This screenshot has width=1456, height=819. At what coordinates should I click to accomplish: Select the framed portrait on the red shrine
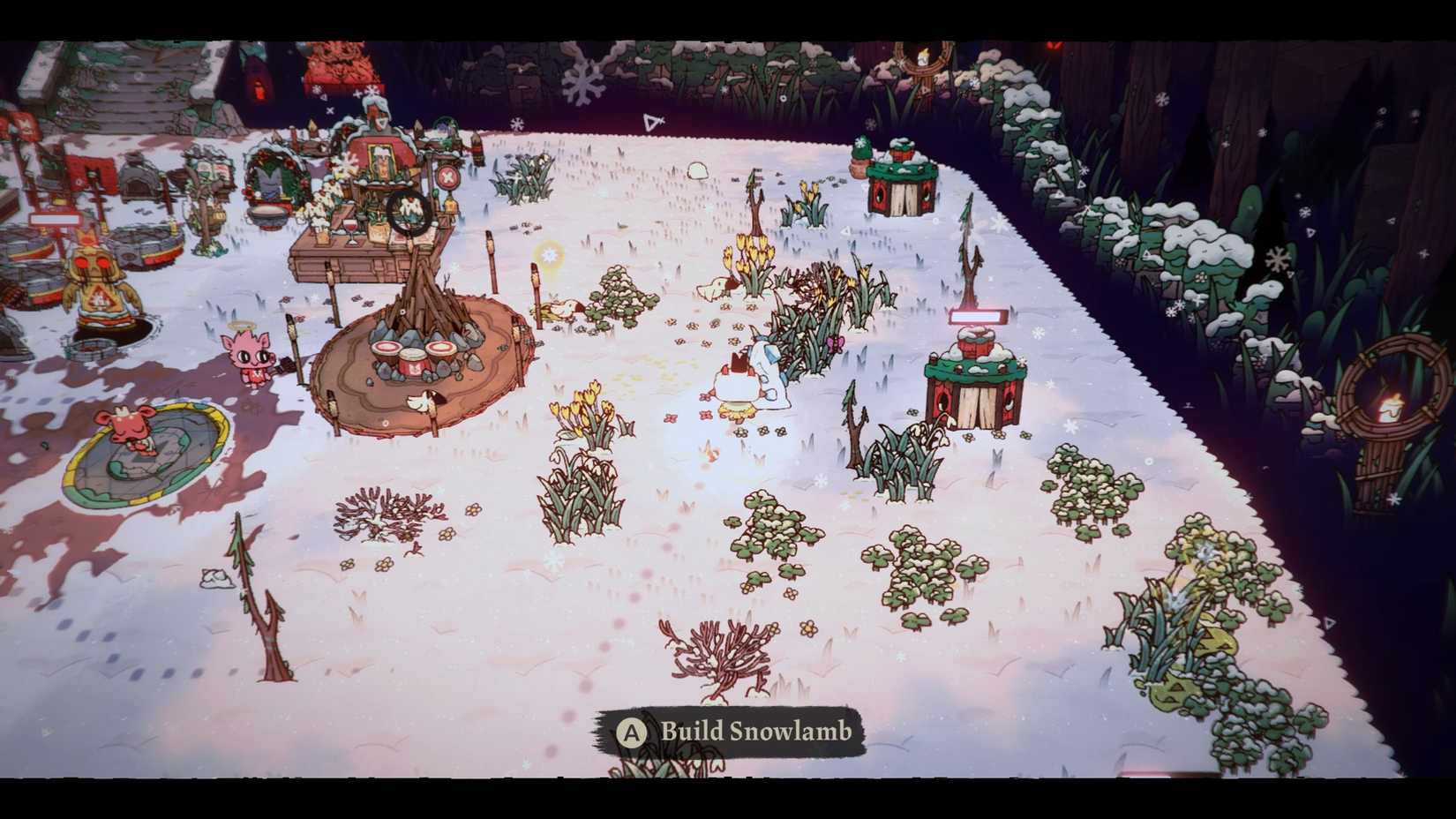(x=380, y=163)
